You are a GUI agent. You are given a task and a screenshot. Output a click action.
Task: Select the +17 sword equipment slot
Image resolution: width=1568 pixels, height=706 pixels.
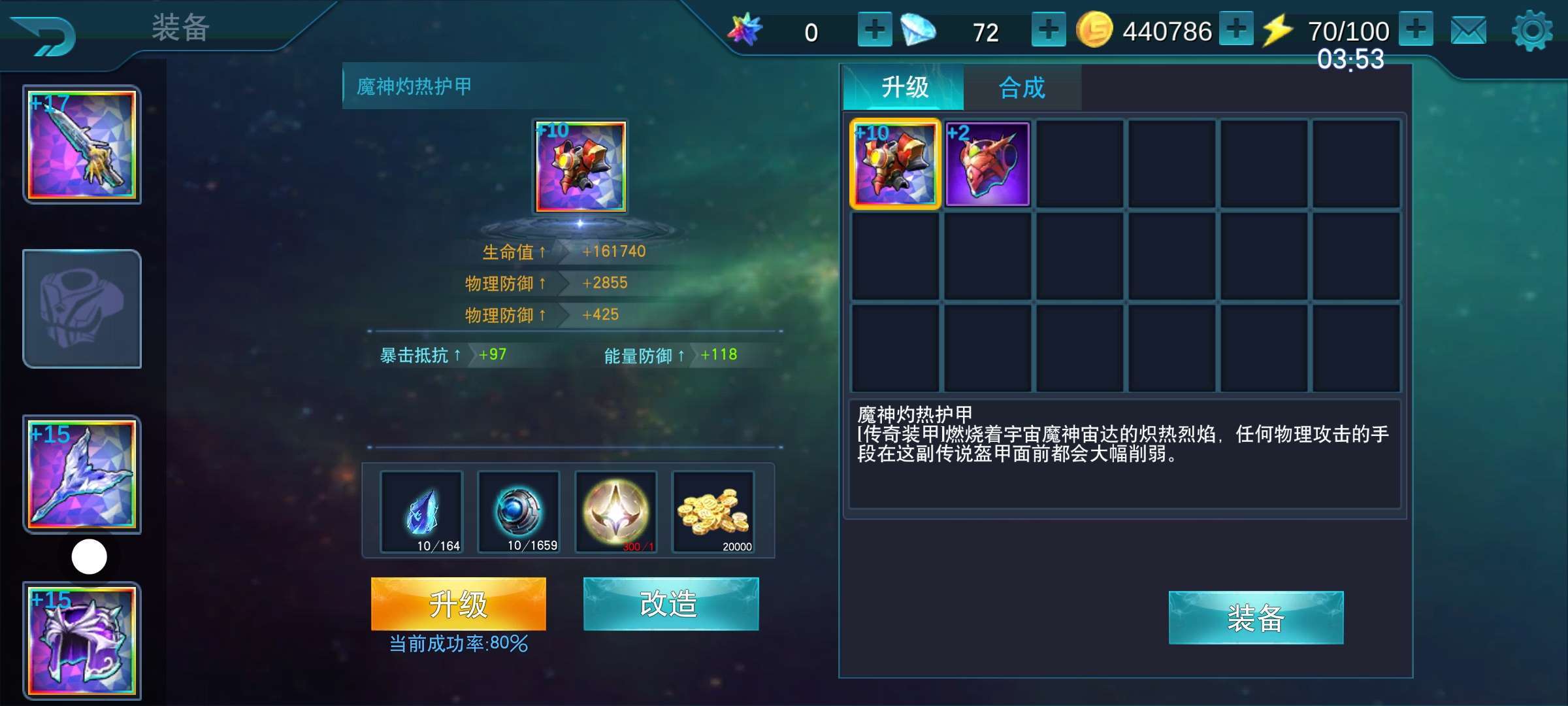(x=82, y=144)
